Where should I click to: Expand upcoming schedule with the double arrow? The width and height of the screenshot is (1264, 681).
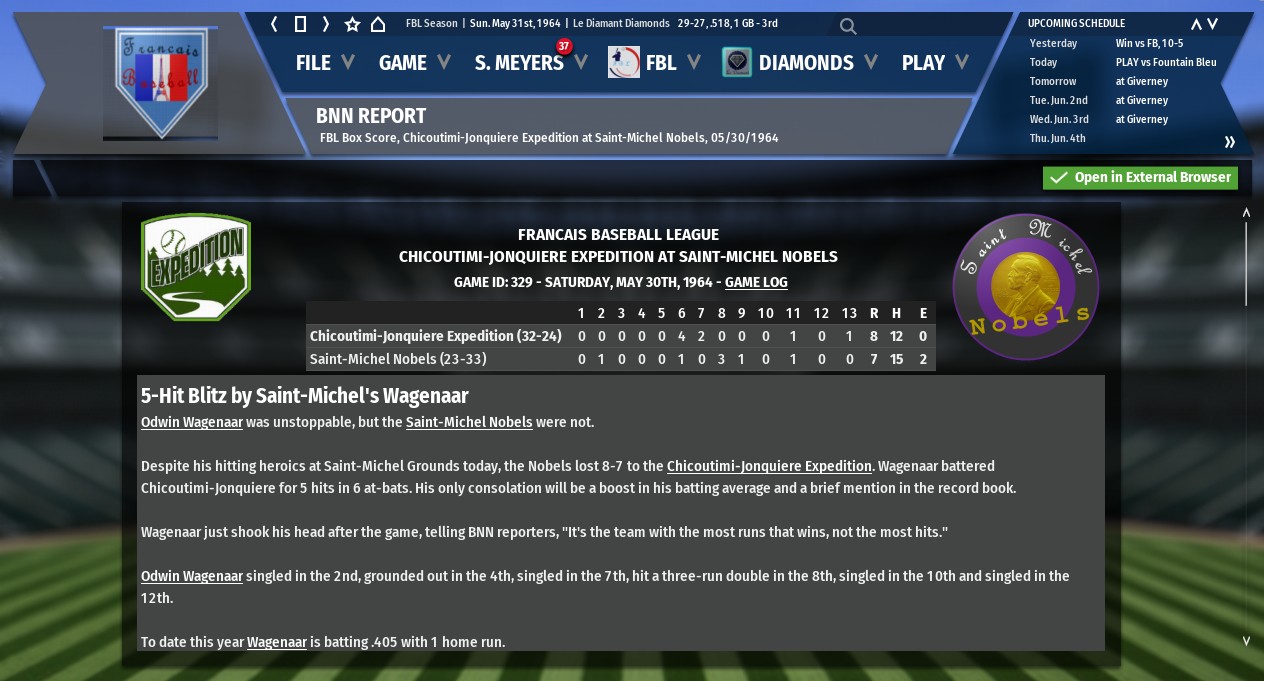[x=1230, y=142]
